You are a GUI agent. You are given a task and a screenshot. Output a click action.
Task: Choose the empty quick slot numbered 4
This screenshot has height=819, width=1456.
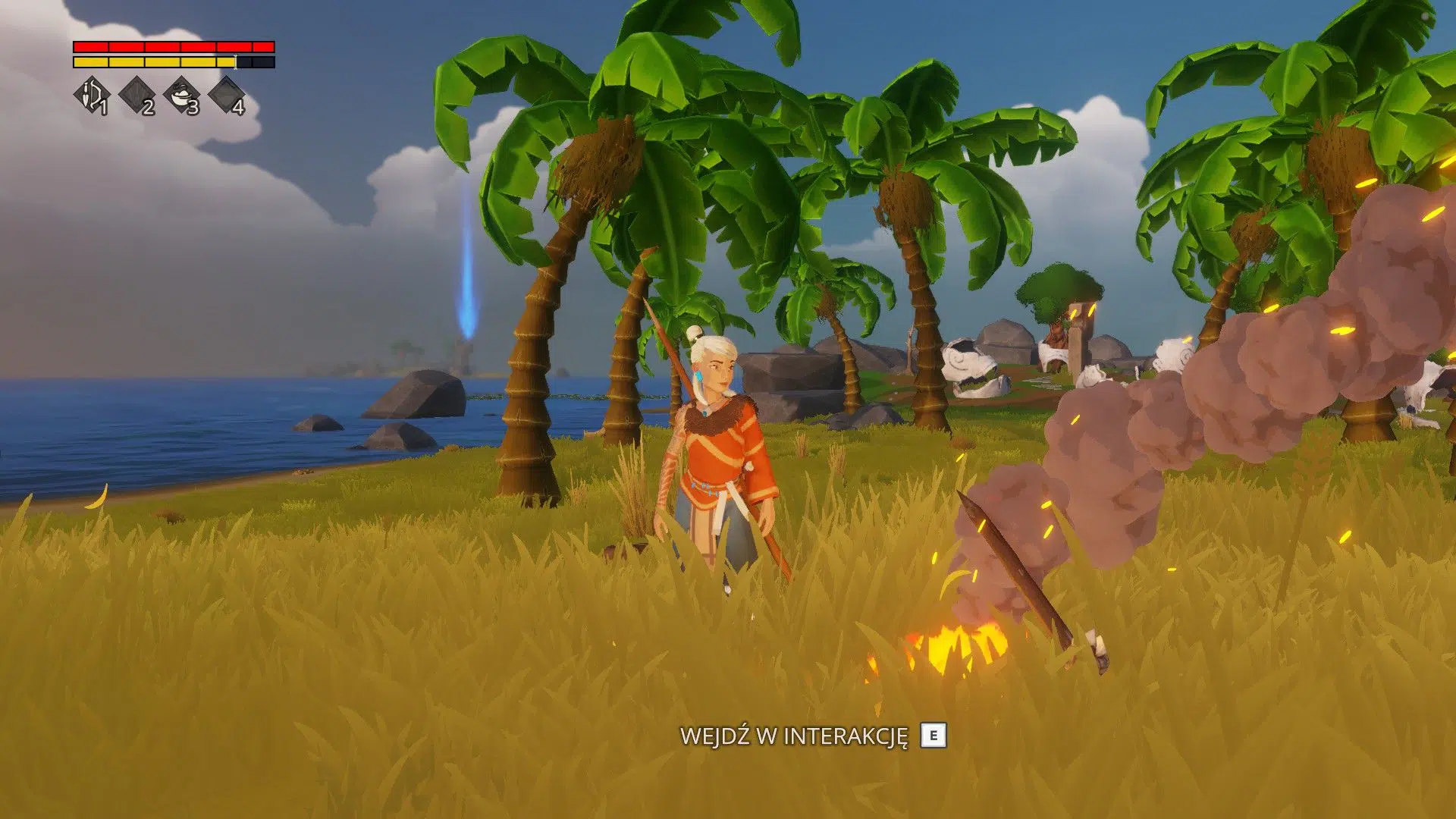(x=226, y=96)
